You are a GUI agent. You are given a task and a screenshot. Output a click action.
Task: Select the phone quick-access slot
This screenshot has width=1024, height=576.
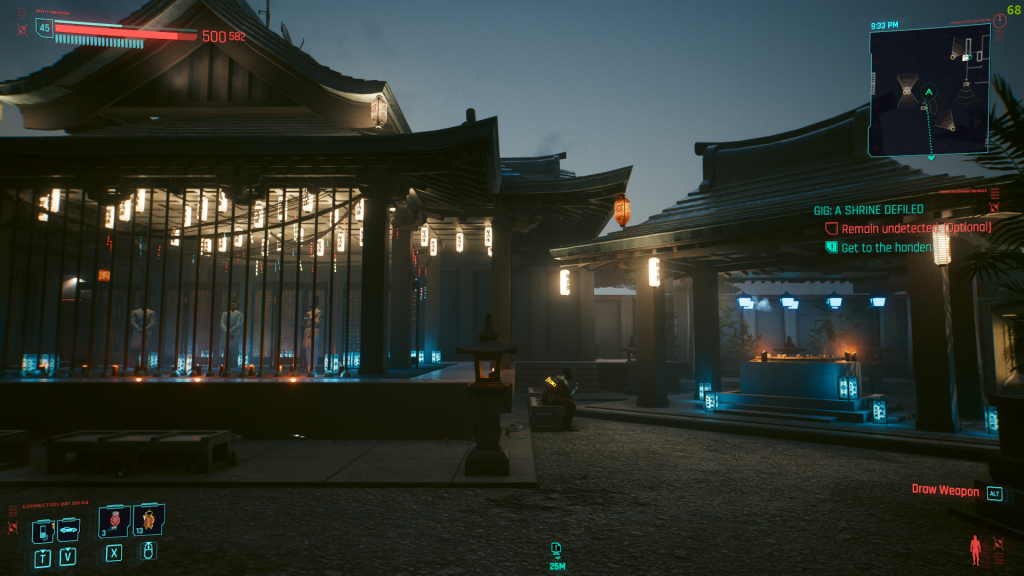[x=43, y=531]
